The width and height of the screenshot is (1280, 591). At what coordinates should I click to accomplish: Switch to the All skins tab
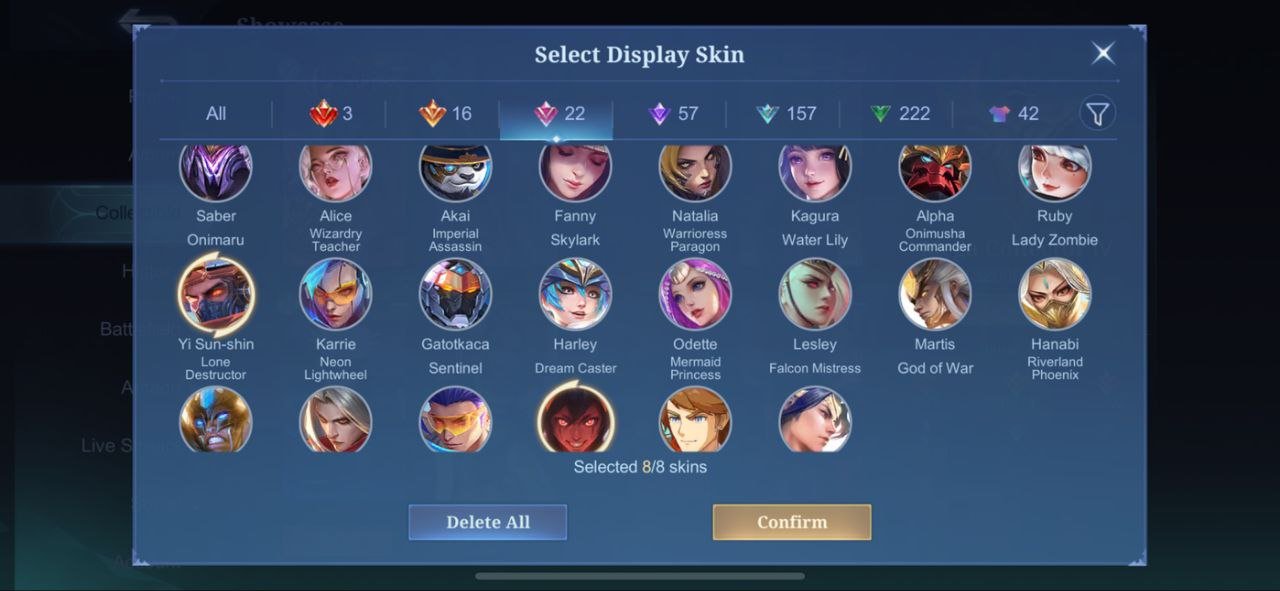tap(216, 114)
